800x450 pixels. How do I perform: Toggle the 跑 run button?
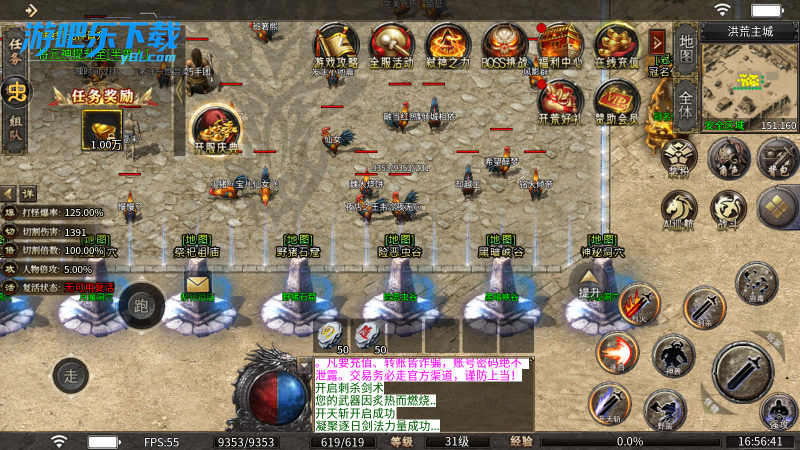tap(140, 305)
